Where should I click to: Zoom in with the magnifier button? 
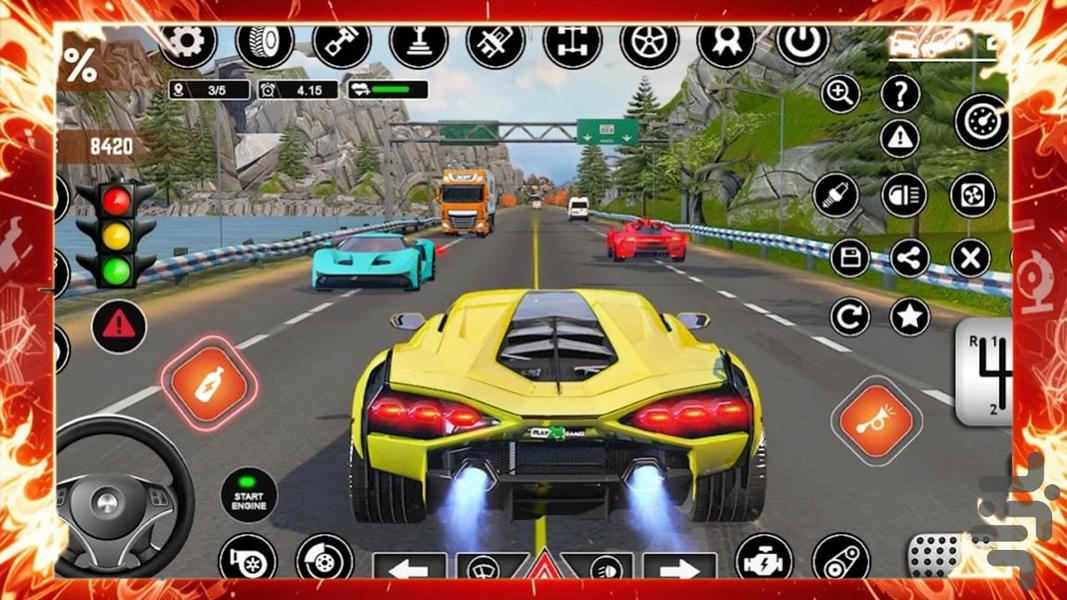(x=841, y=94)
